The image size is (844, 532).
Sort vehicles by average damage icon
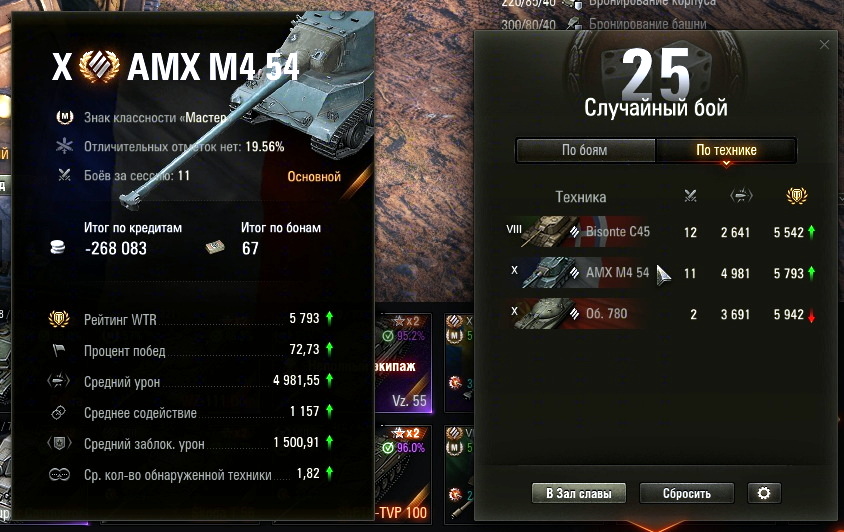point(742,196)
